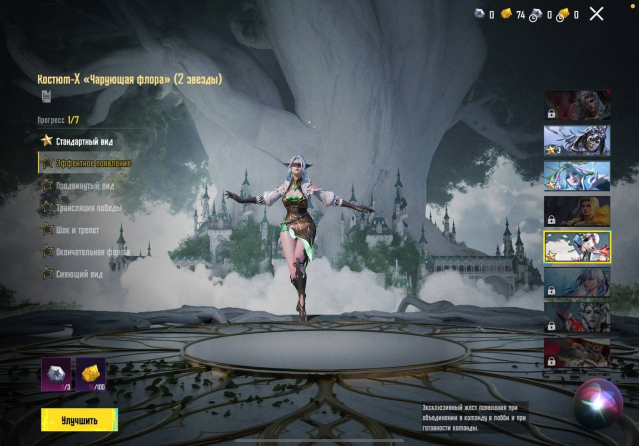
Task: Select the Шок и трепет stage
Action: coord(78,229)
